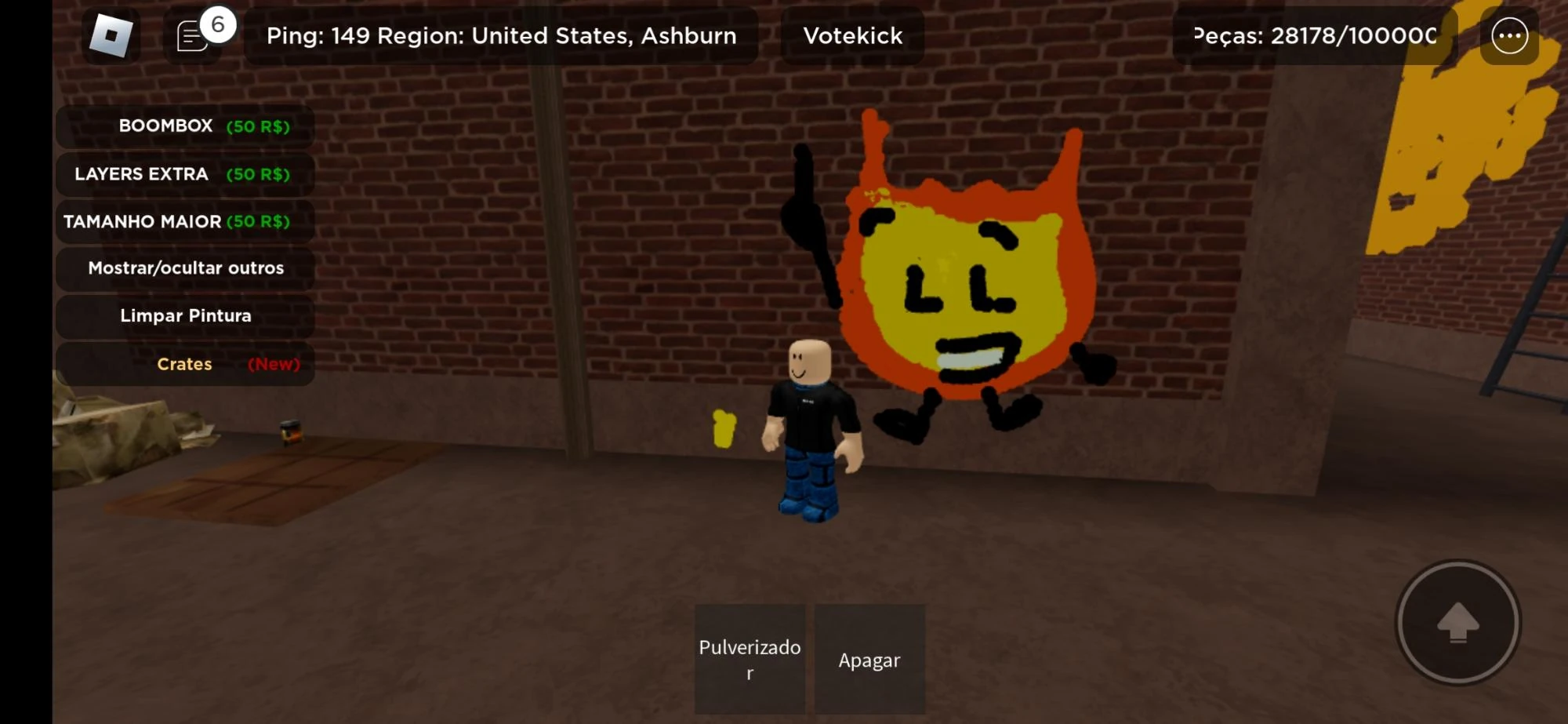Expand the BOOMBOX purchase option

click(185, 126)
